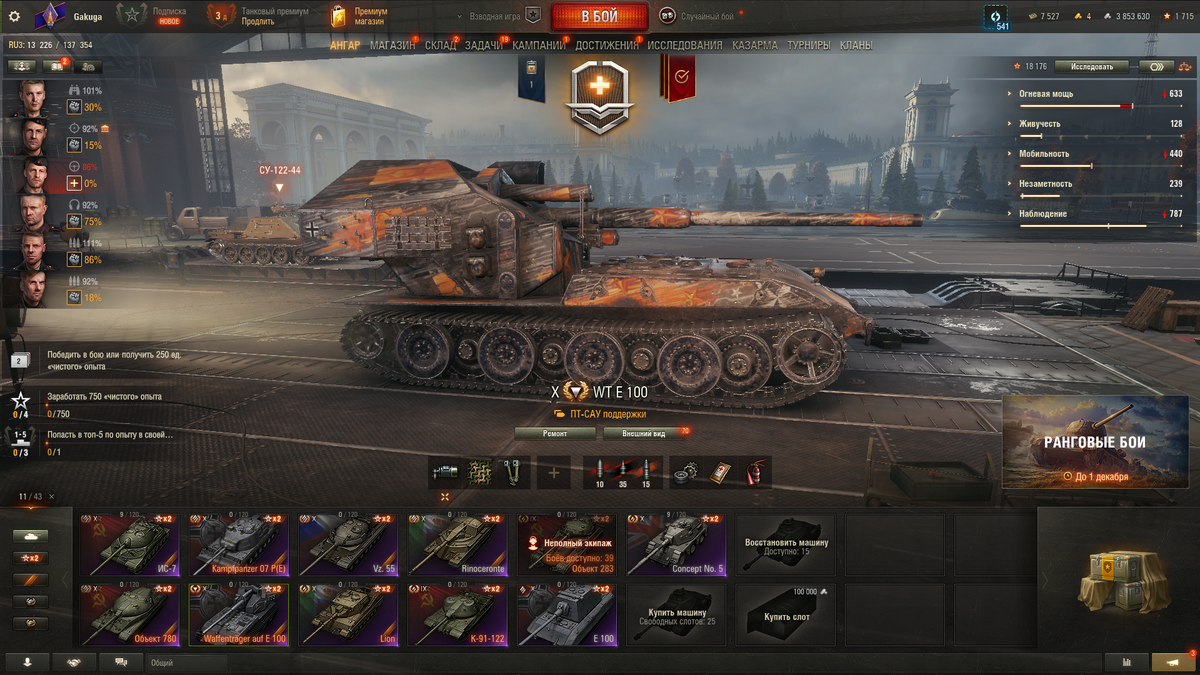This screenshot has width=1200, height=675.
Task: Open the КЛАНЫ tab
Action: (x=855, y=45)
